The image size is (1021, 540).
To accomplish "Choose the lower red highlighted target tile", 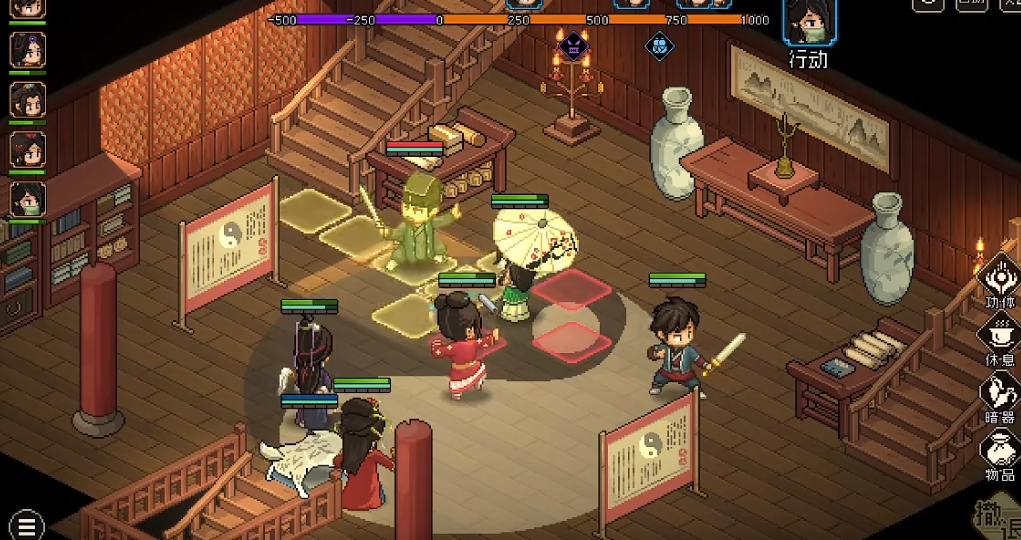I will coord(571,339).
